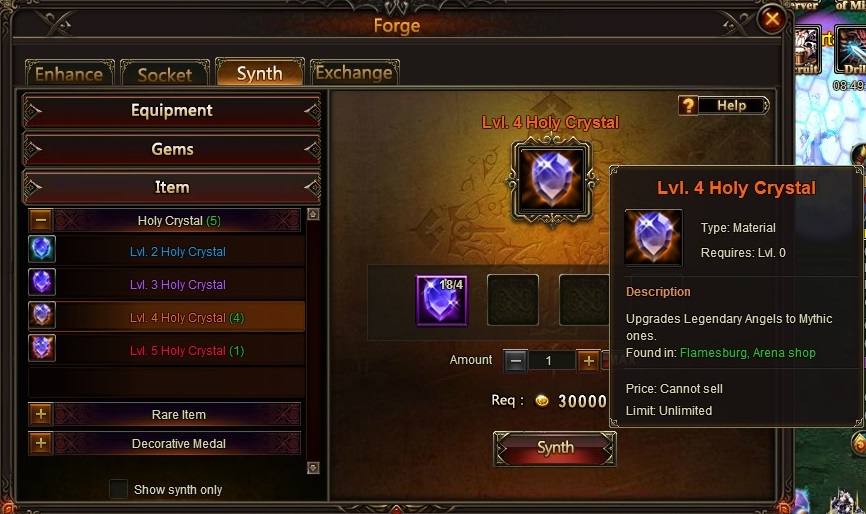Expand the Rare Item group
This screenshot has height=514, width=866.
(41, 415)
